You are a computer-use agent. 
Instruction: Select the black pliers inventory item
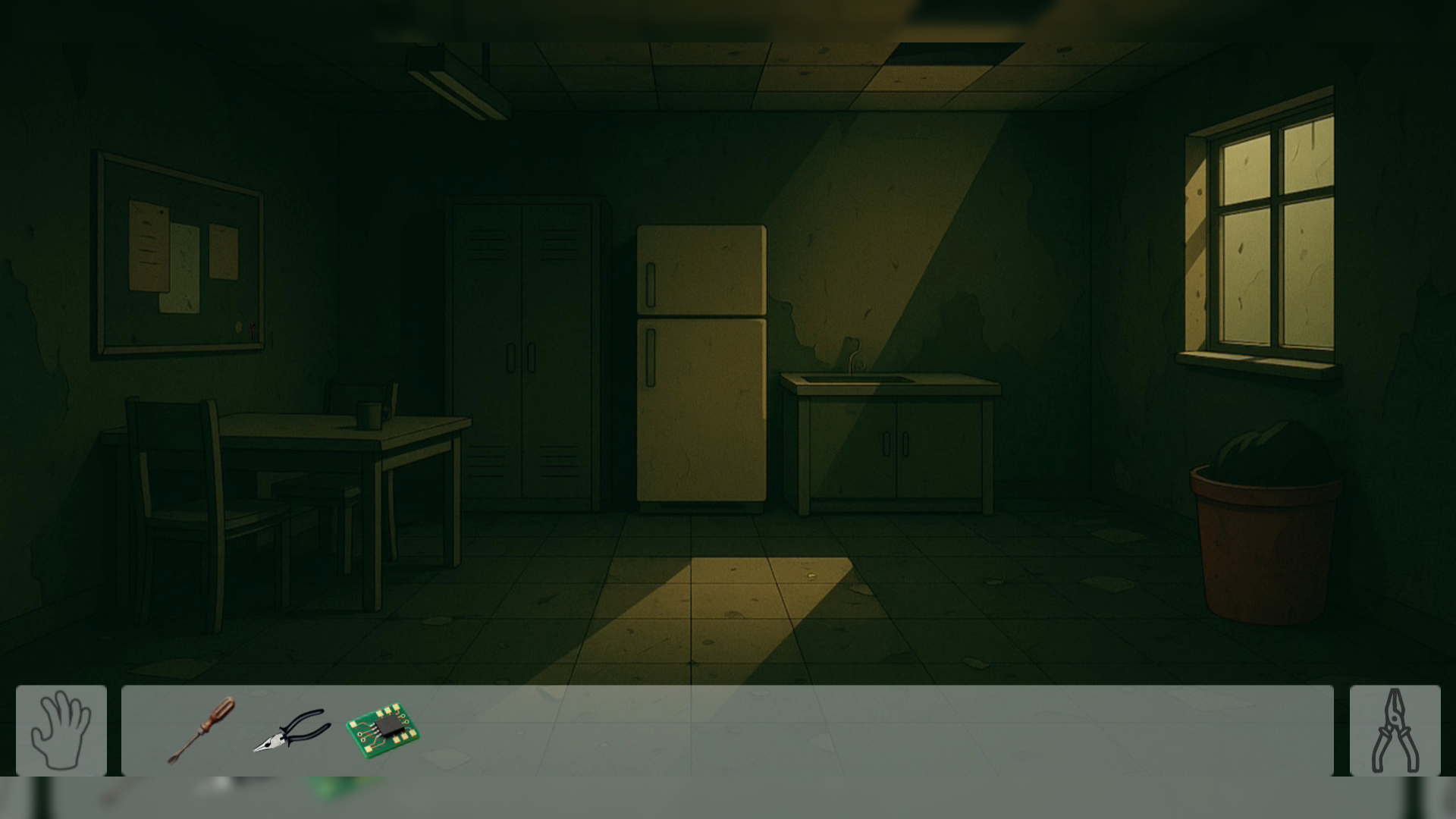[x=292, y=731]
